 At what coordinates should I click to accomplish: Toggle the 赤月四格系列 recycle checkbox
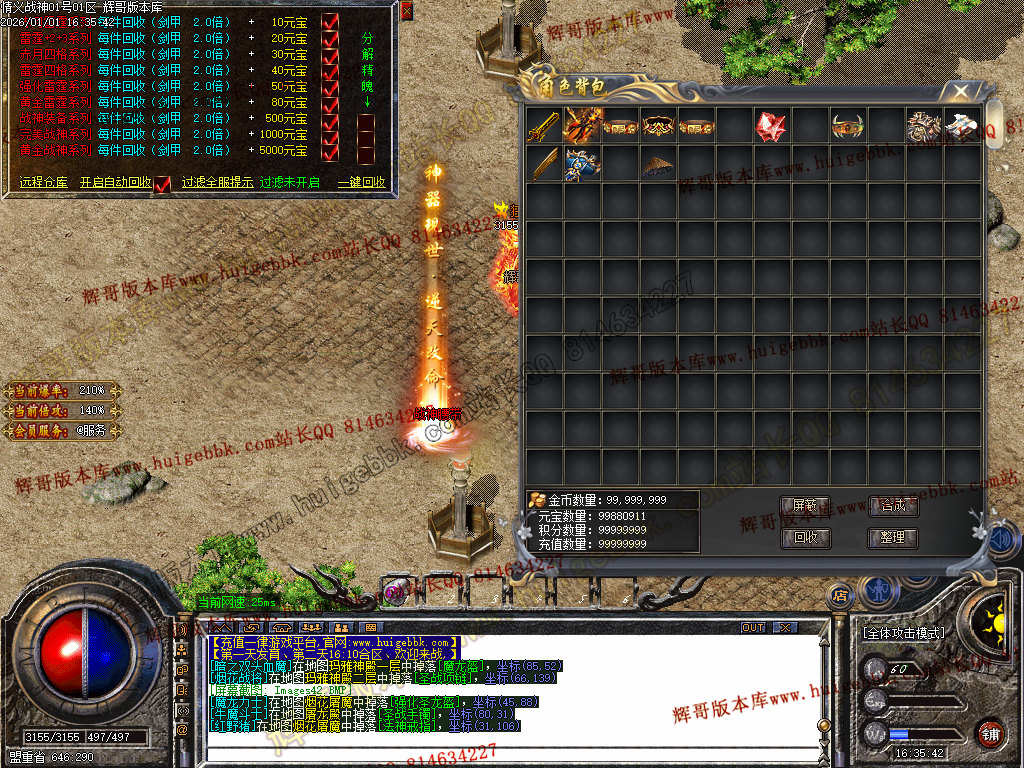331,54
